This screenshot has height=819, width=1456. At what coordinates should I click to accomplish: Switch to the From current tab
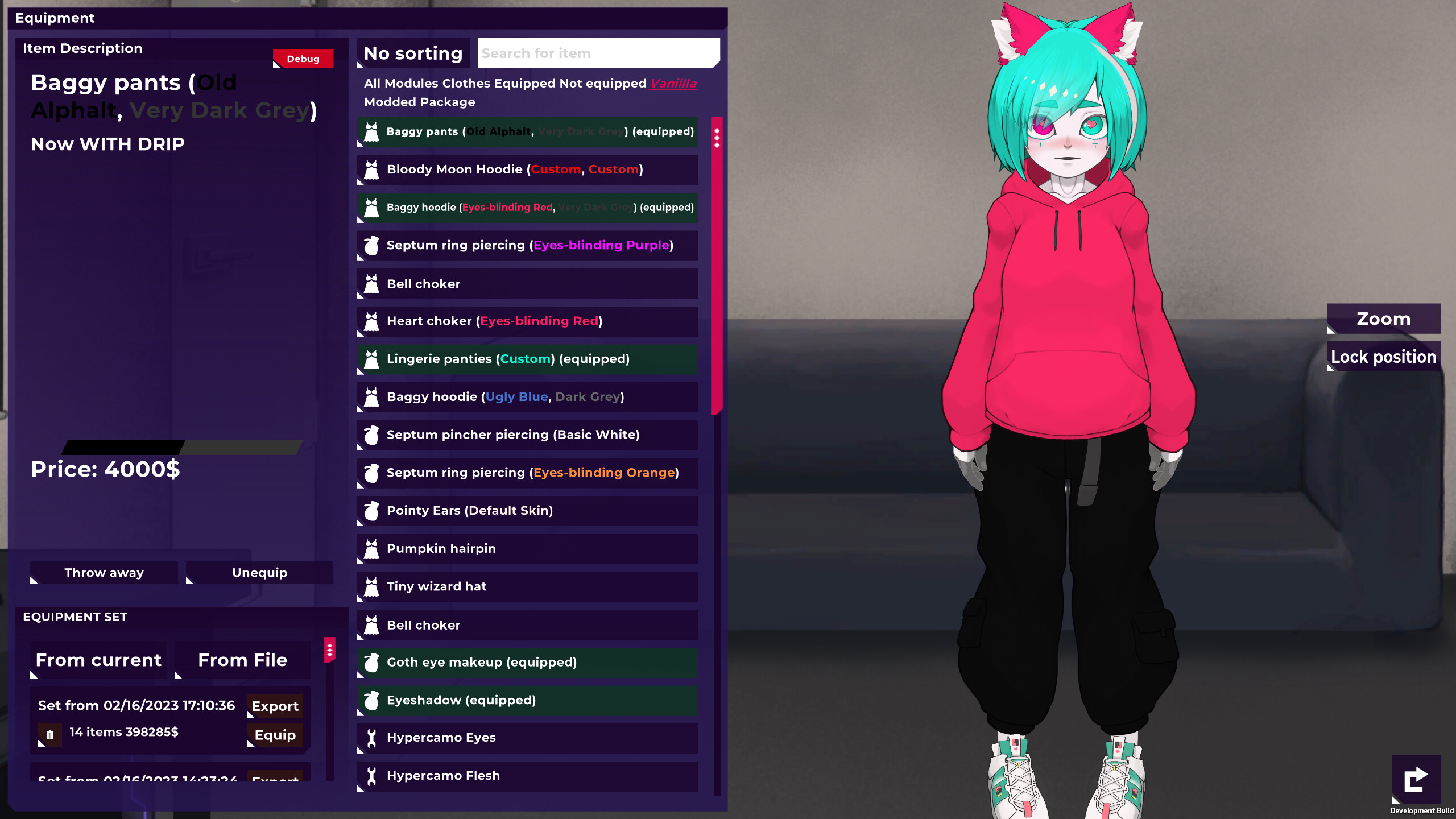click(98, 660)
